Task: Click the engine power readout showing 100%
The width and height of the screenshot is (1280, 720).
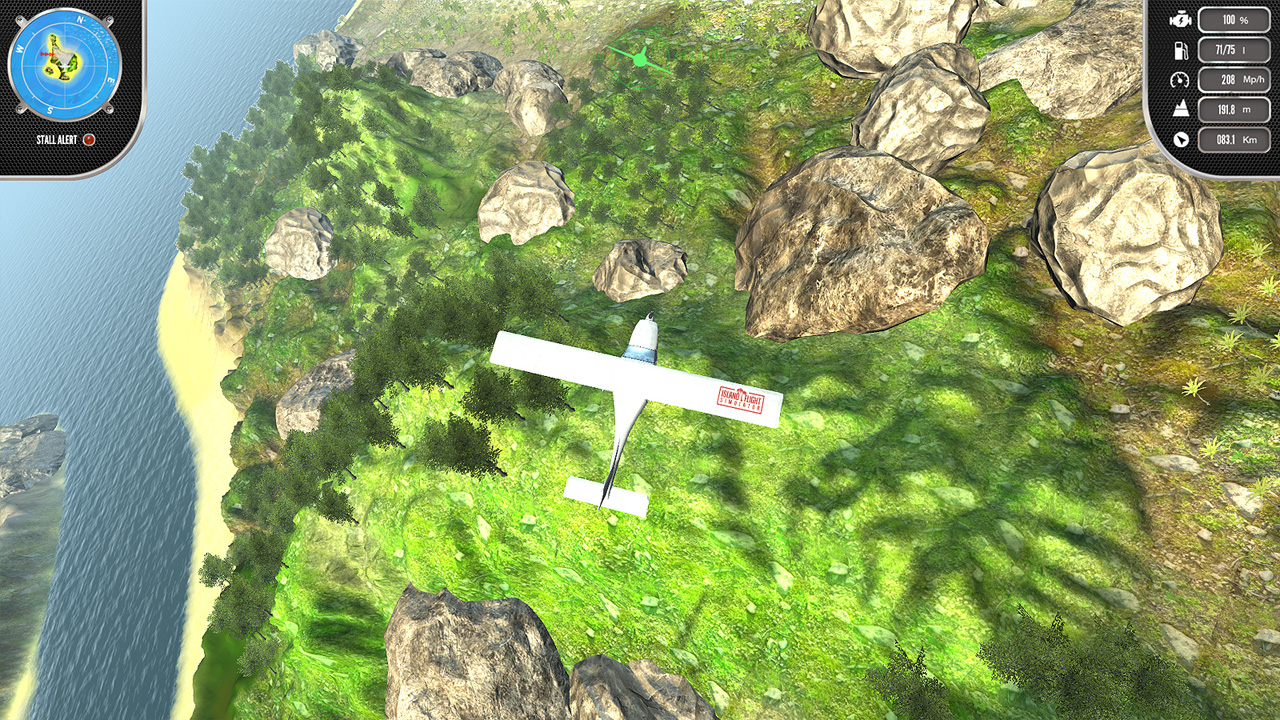Action: (x=1233, y=19)
